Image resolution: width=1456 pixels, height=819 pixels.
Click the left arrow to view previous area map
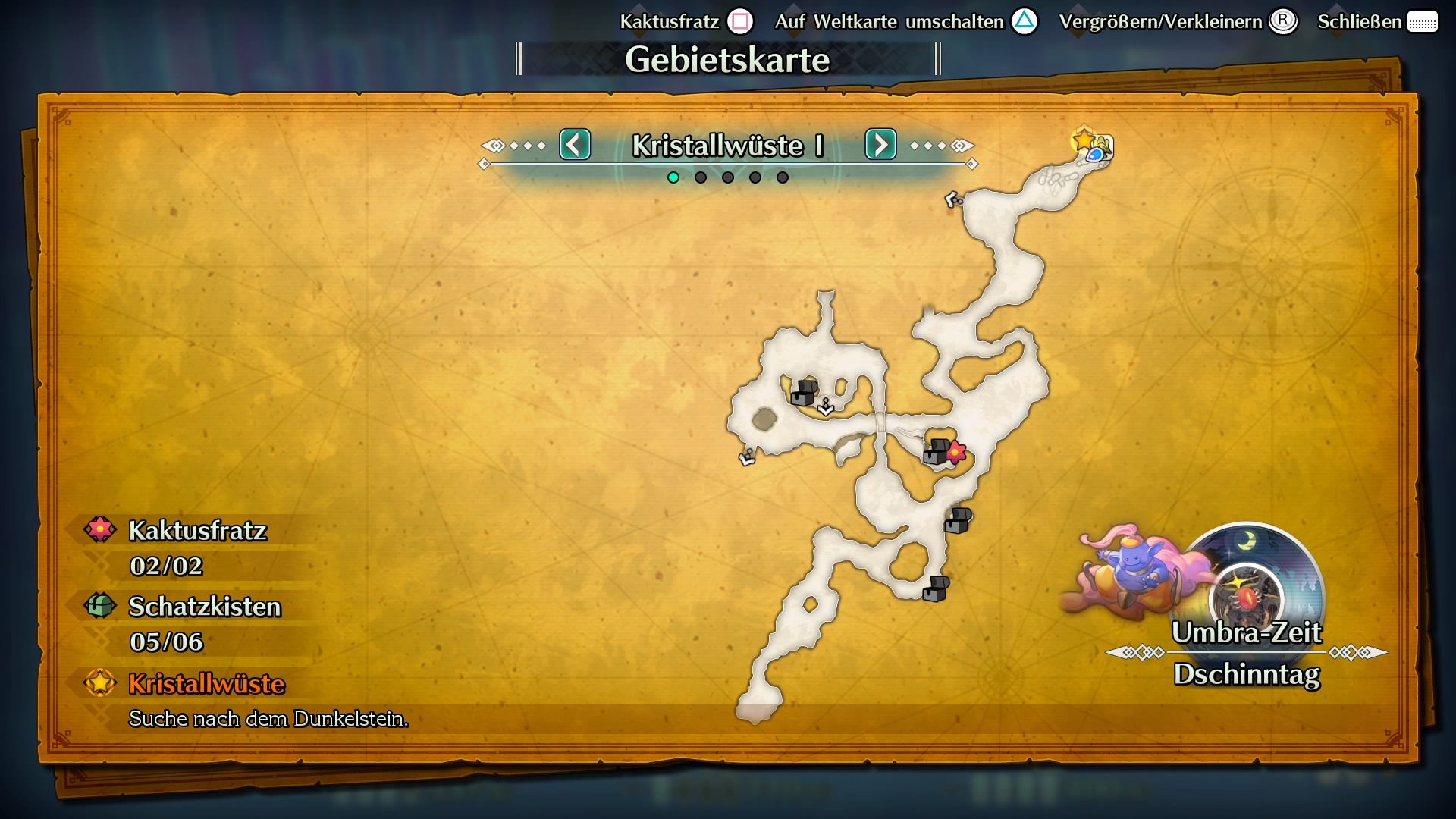(575, 145)
